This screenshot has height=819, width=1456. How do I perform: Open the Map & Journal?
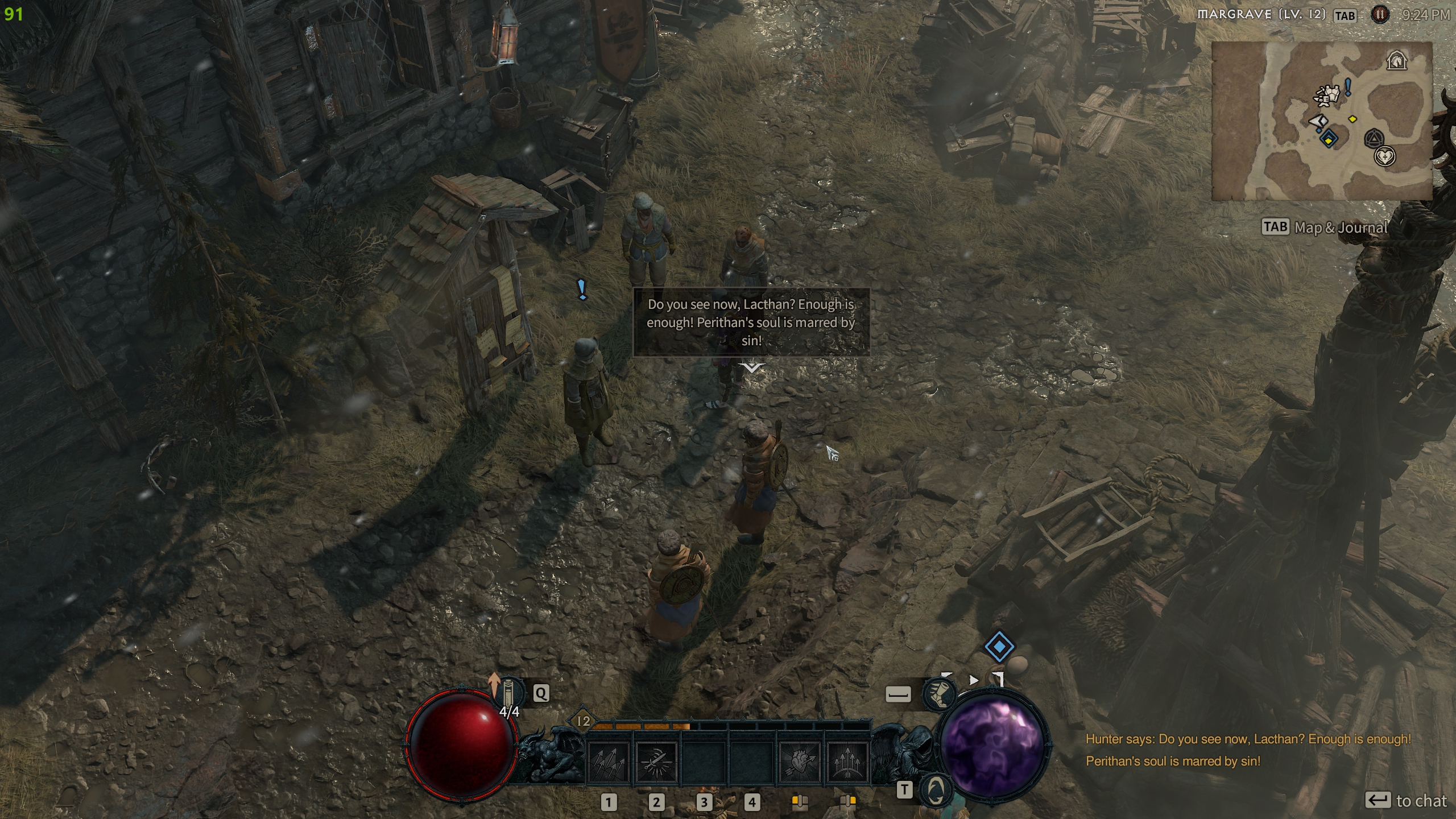[1325, 227]
